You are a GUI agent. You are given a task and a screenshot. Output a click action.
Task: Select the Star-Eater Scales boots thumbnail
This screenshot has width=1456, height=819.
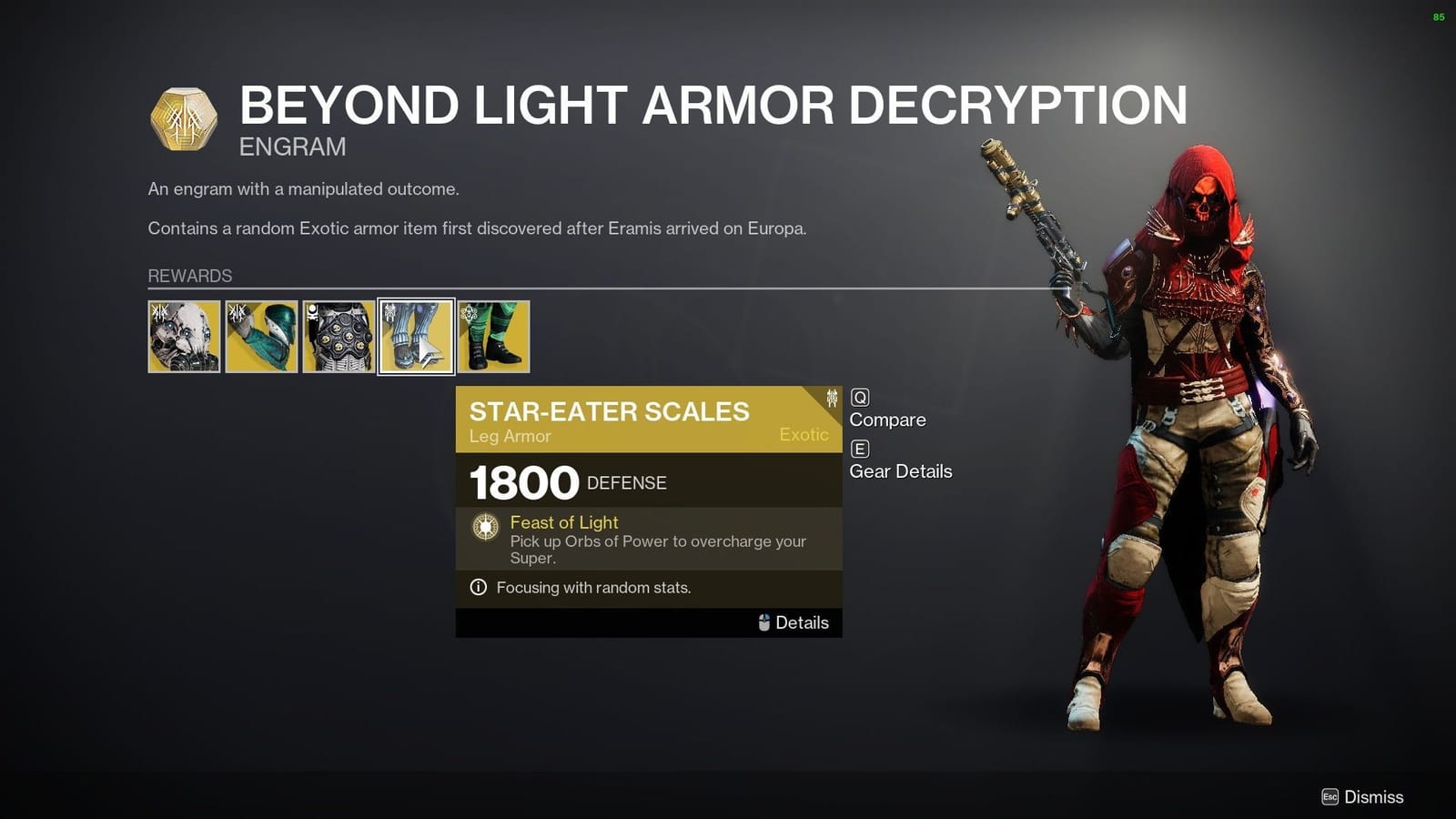415,337
